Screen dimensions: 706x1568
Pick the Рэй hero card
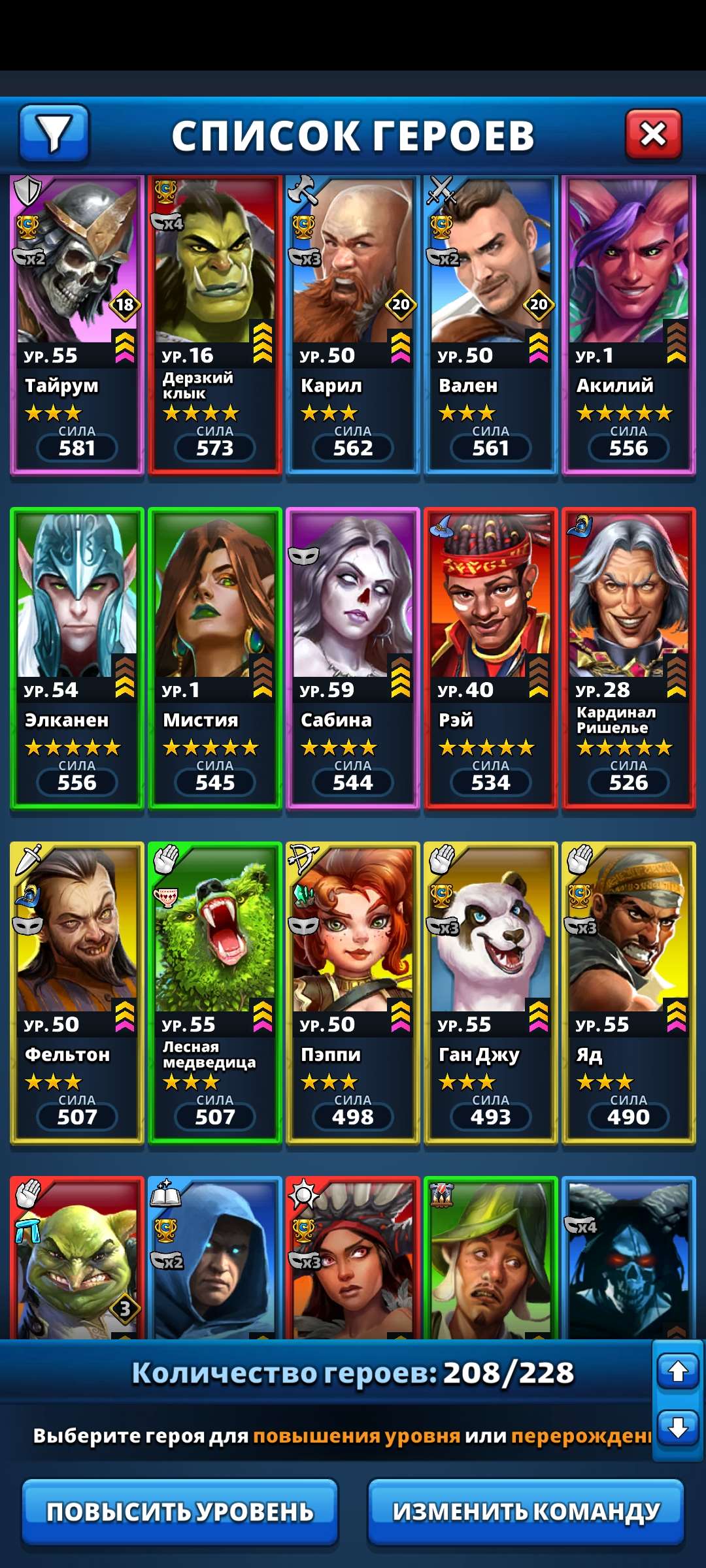coord(491,659)
